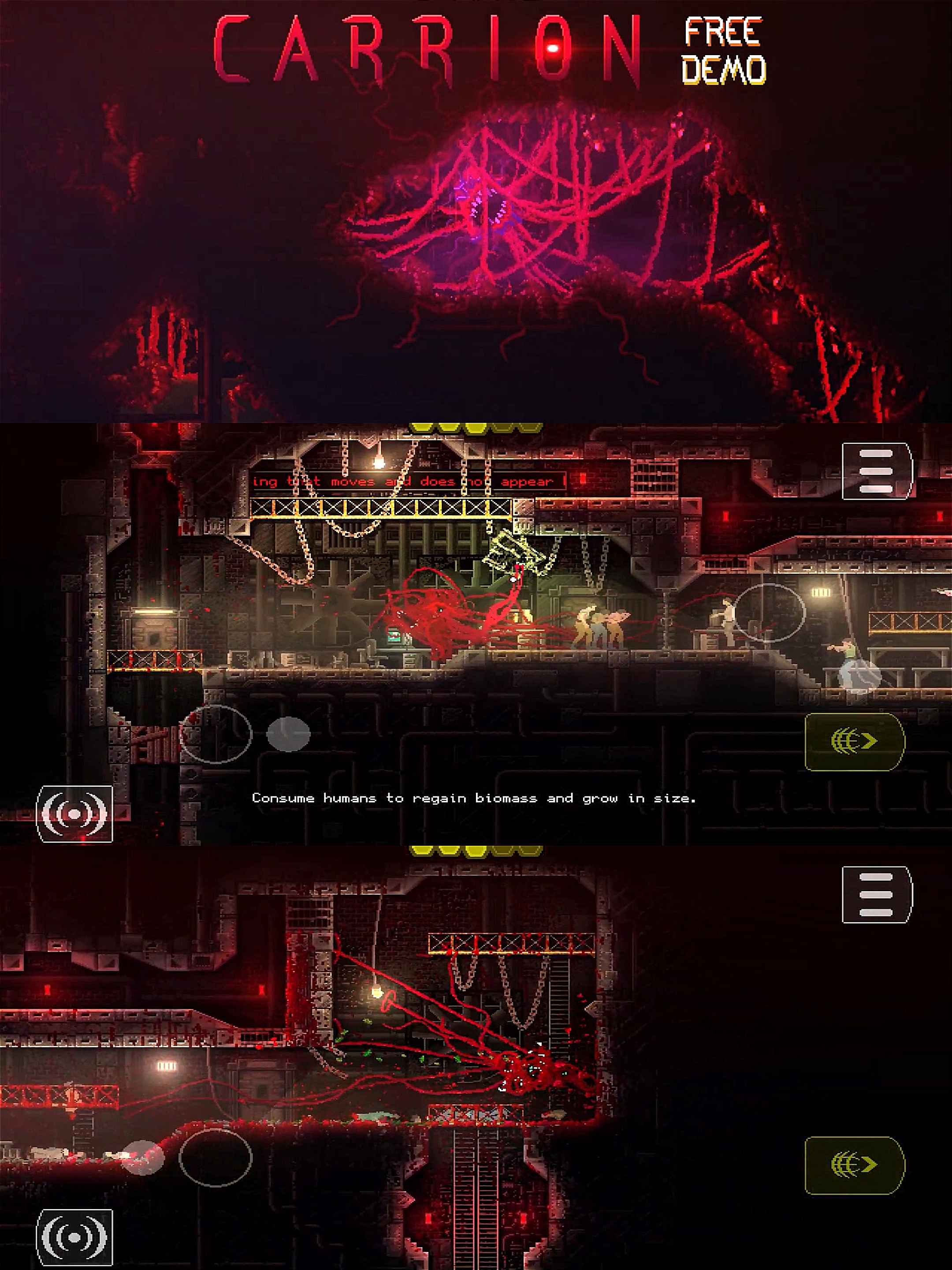The width and height of the screenshot is (952, 1270).
Task: Fire the green web-shot ability in the middle screenshot
Action: point(855,741)
